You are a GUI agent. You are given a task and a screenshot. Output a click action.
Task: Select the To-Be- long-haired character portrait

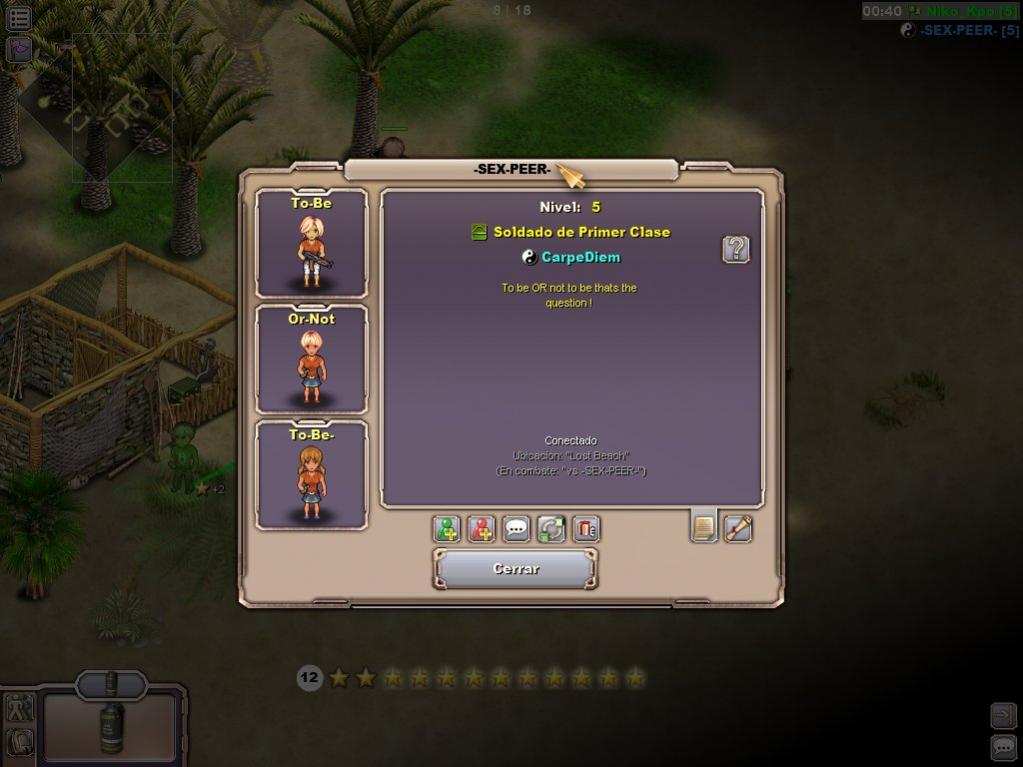[x=311, y=476]
